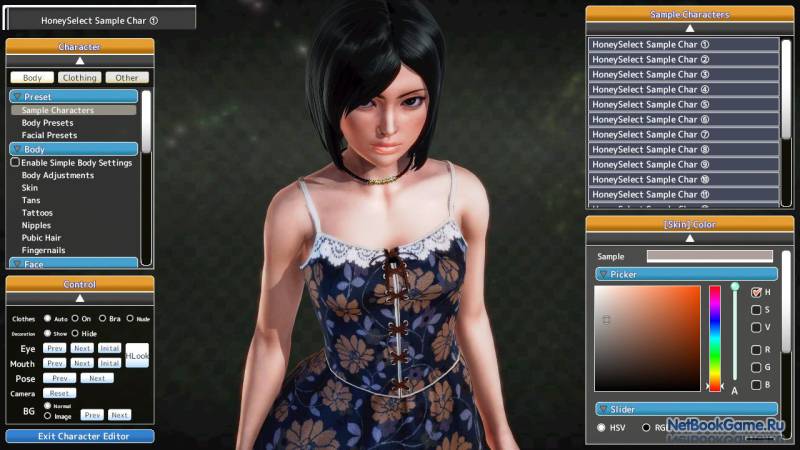Click Next for the Pose
The height and width of the screenshot is (450, 800).
97,379
